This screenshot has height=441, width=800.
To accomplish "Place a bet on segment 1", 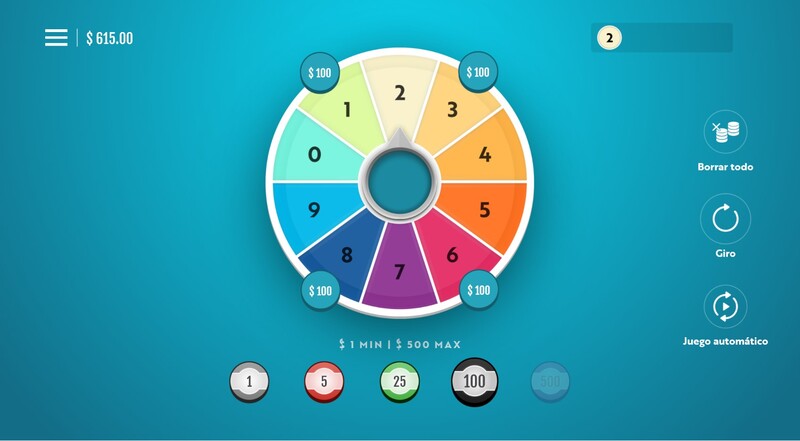I will point(348,109).
